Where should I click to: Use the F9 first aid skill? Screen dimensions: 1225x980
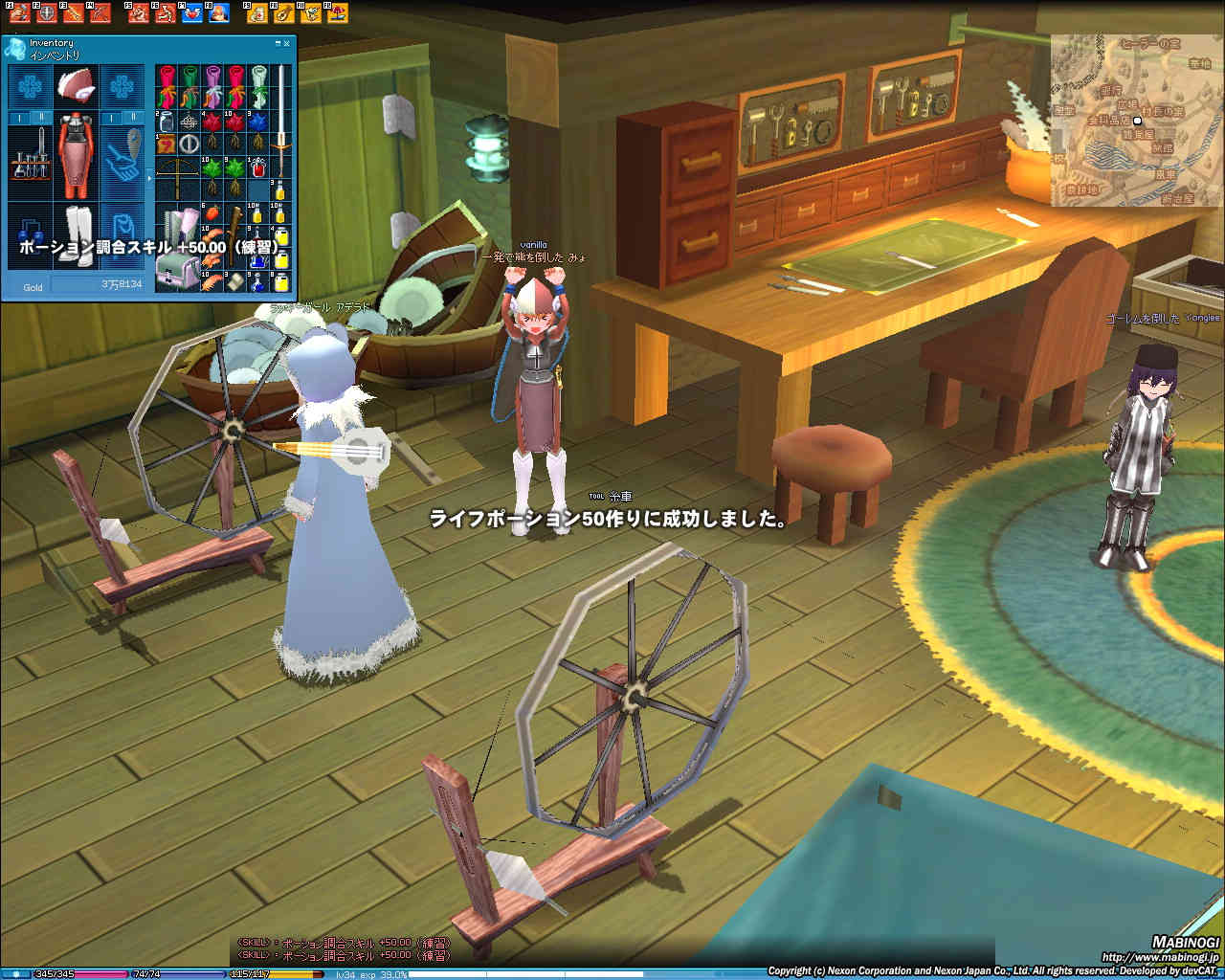click(256, 13)
